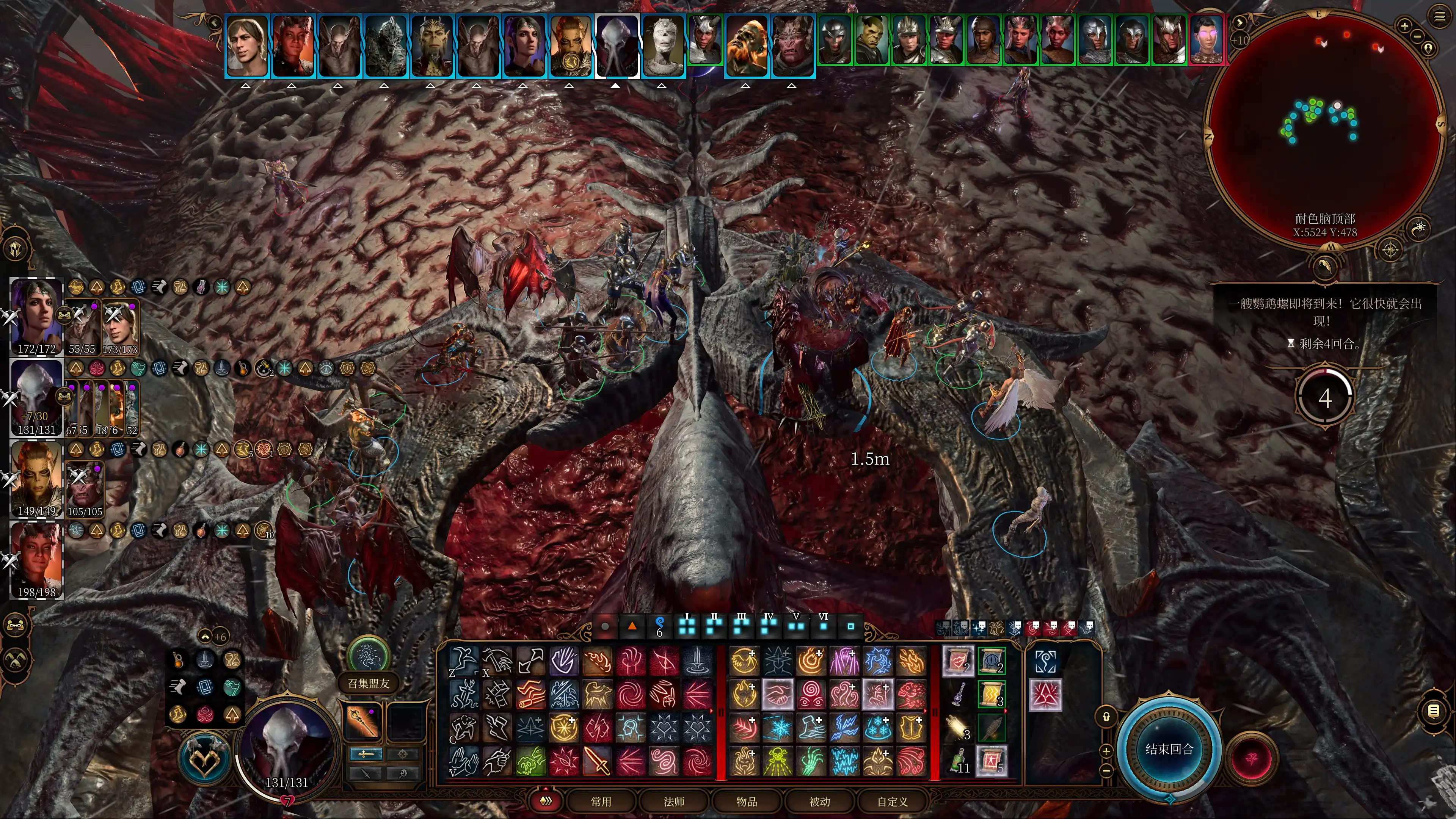Choose the mind flayer portrait in turn order
Viewport: 1456px width, 819px height.
point(617,45)
